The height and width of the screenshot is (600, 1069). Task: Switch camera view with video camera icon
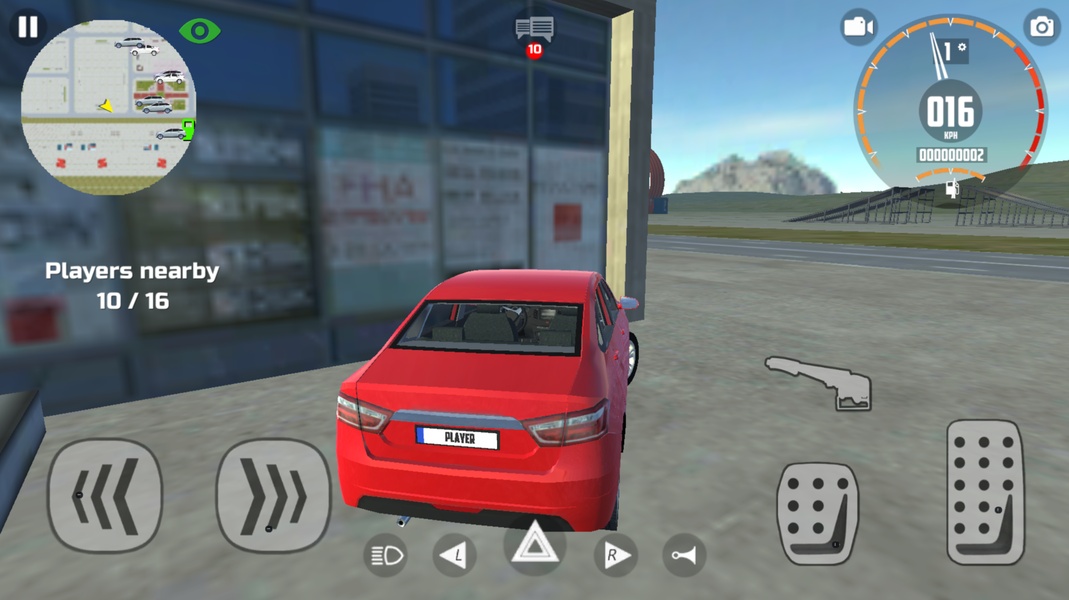[x=858, y=27]
